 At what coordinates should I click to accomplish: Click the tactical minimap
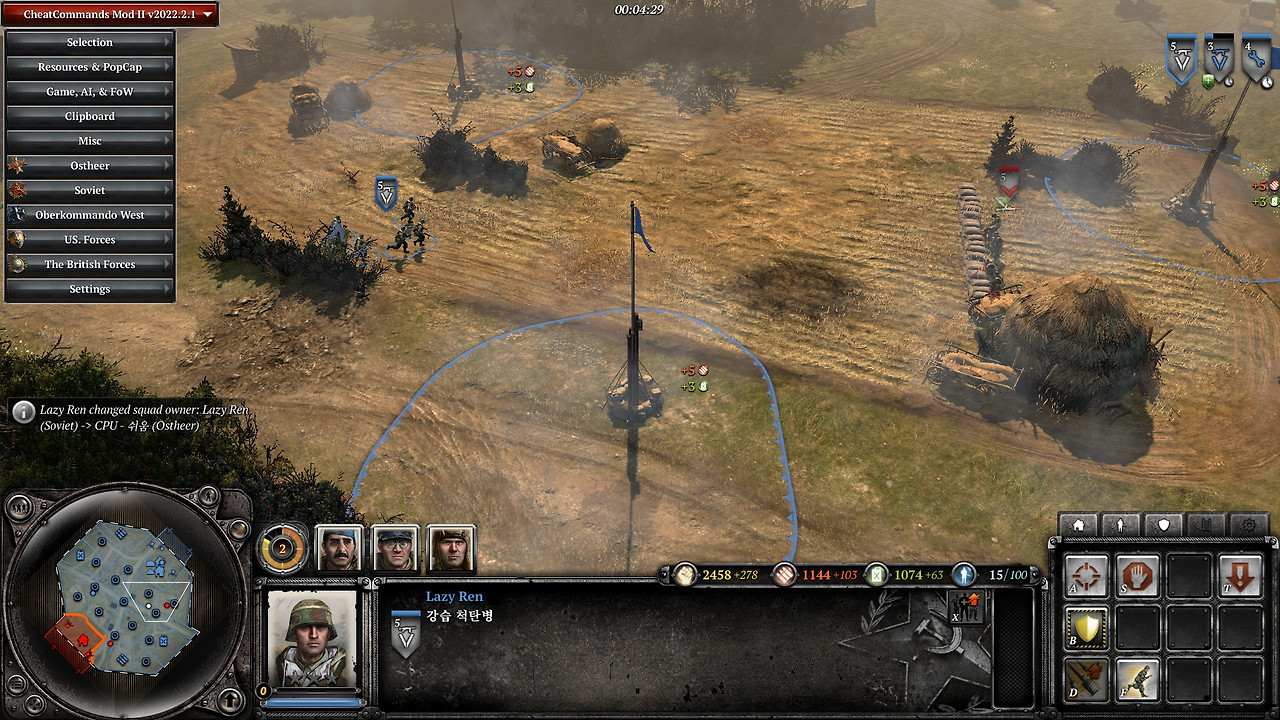[125, 598]
